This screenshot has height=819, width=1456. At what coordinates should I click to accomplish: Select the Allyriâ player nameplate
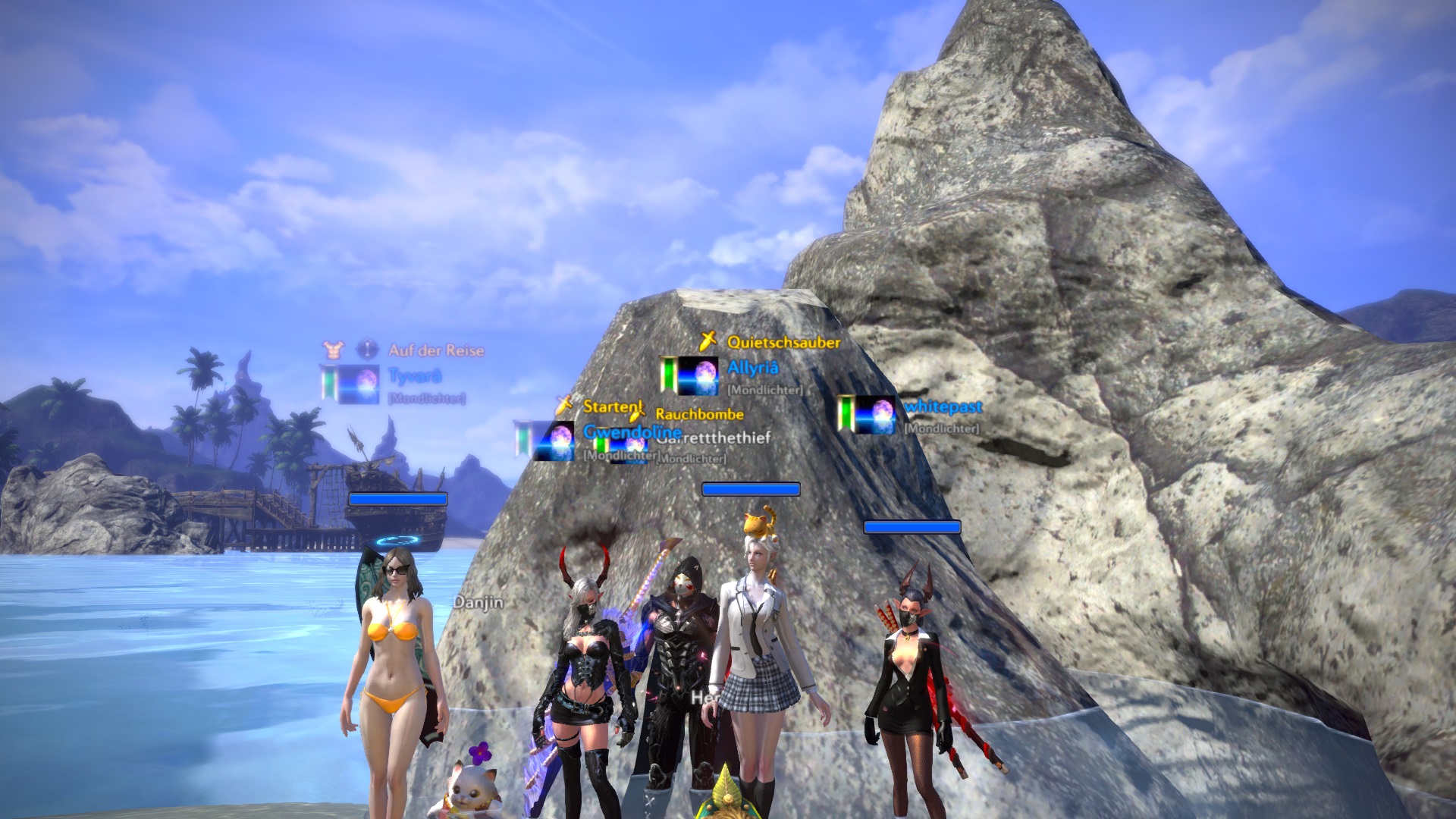752,369
